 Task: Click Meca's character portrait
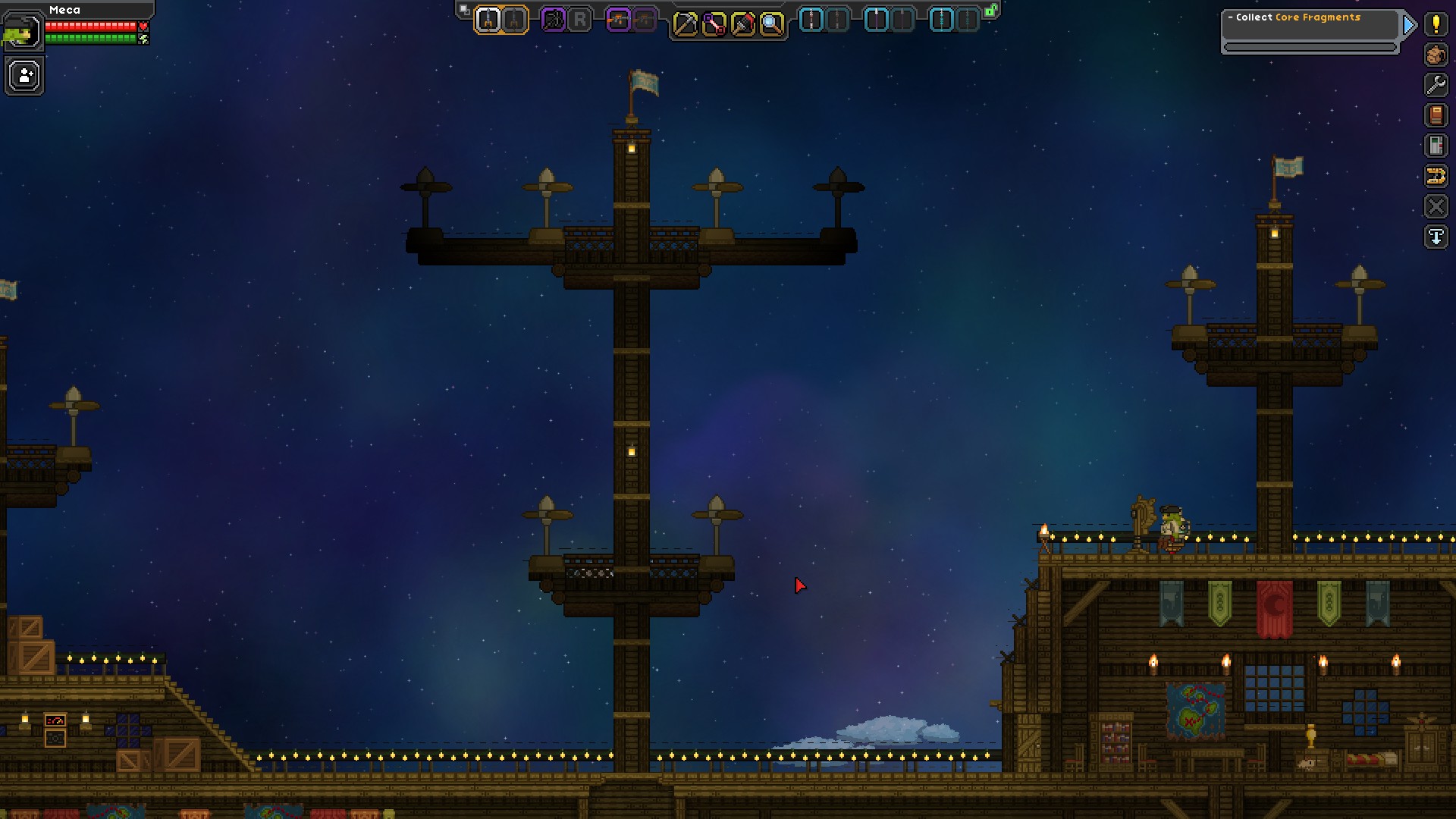pos(21,31)
